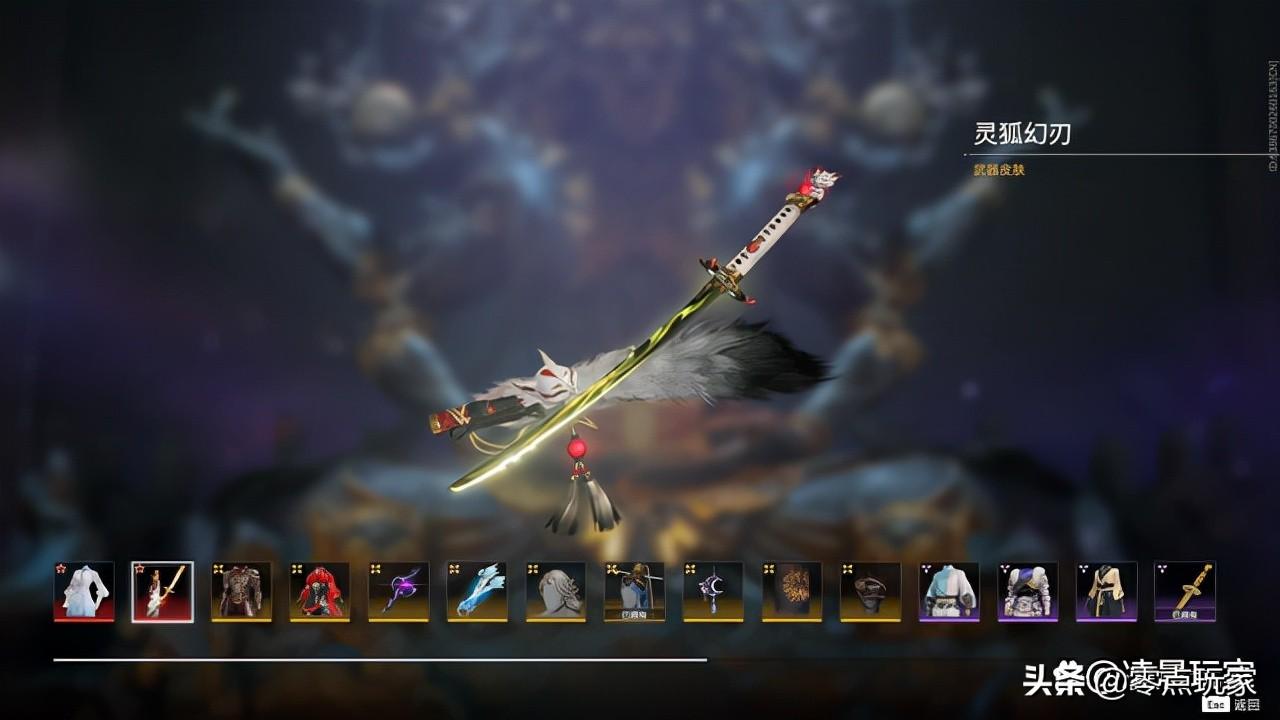Open the blue warrior with sword thumbnail
Screen dimensions: 1280x720
pos(635,591)
